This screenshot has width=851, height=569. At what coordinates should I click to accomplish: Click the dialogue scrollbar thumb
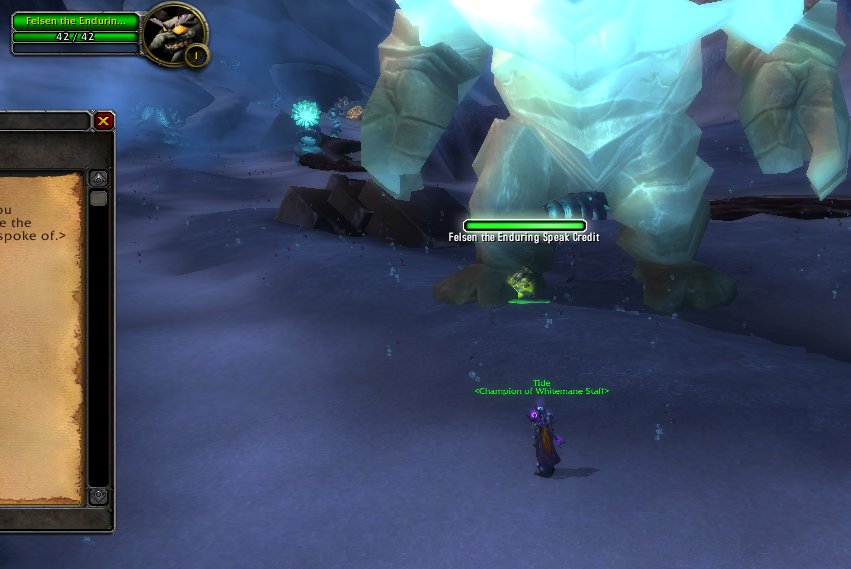pyautogui.click(x=98, y=198)
